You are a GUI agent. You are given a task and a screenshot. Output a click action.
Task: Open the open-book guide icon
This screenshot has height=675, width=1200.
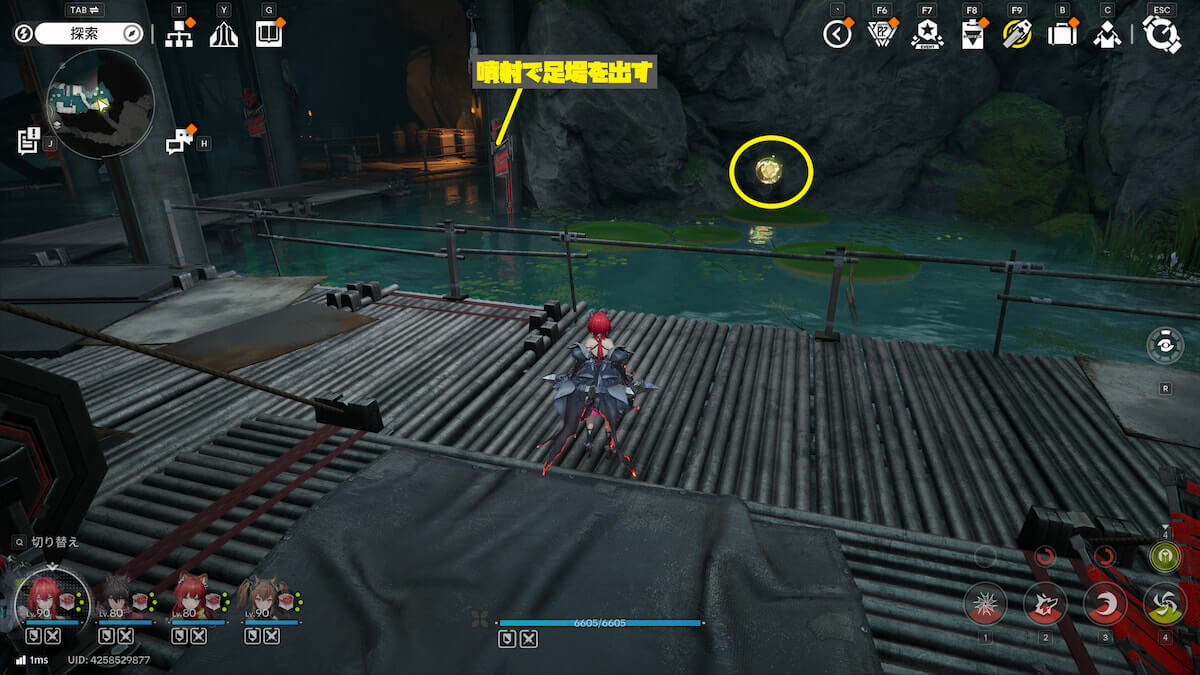(269, 34)
